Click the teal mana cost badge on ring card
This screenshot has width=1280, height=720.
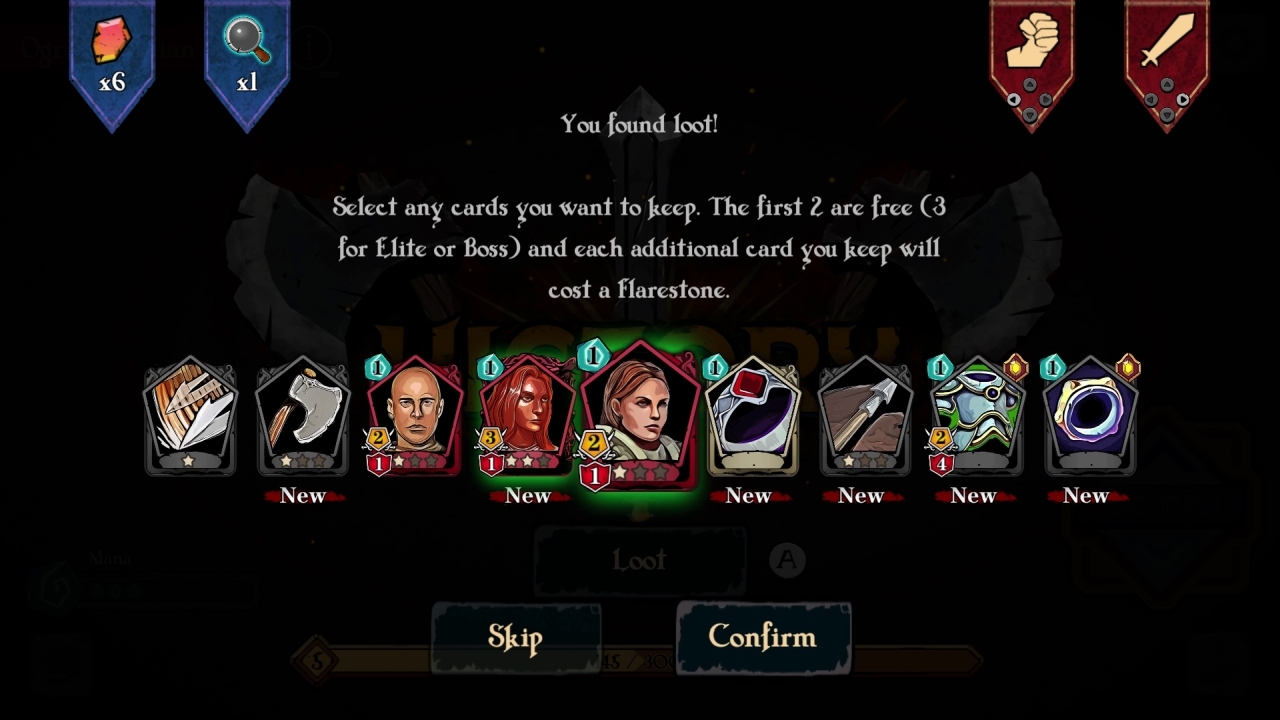713,368
